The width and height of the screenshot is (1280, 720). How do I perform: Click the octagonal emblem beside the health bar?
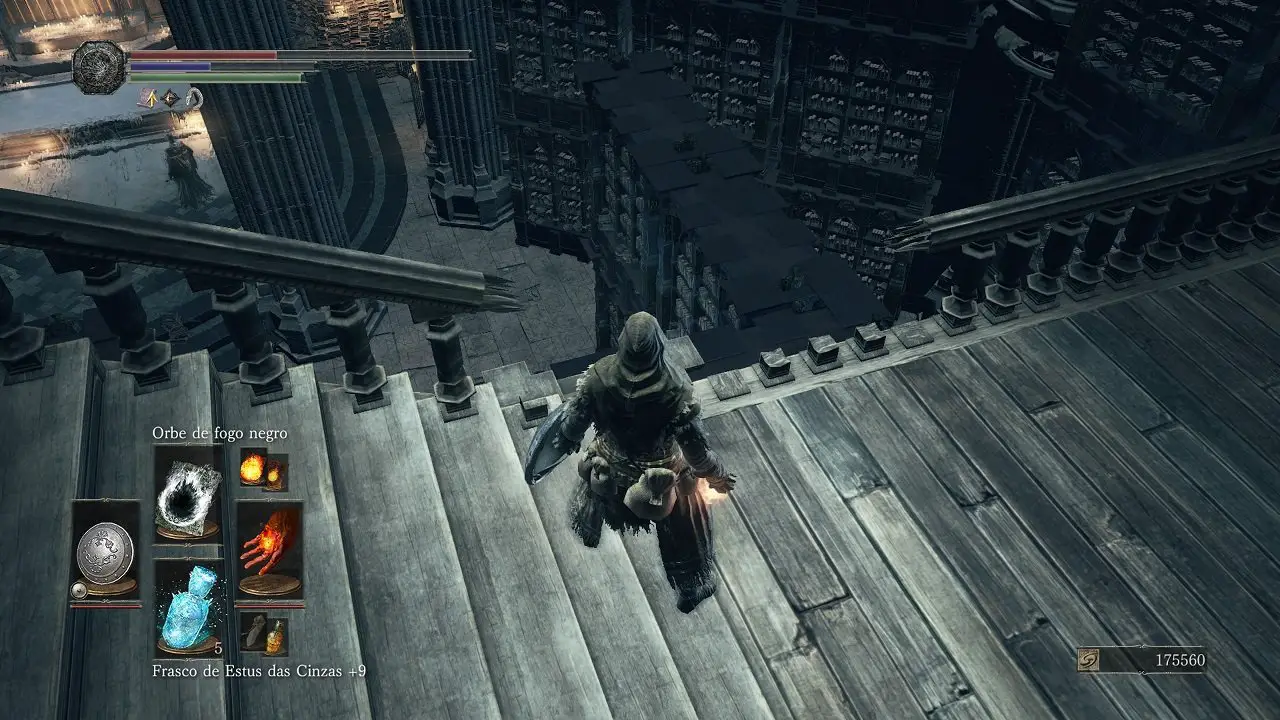click(99, 68)
